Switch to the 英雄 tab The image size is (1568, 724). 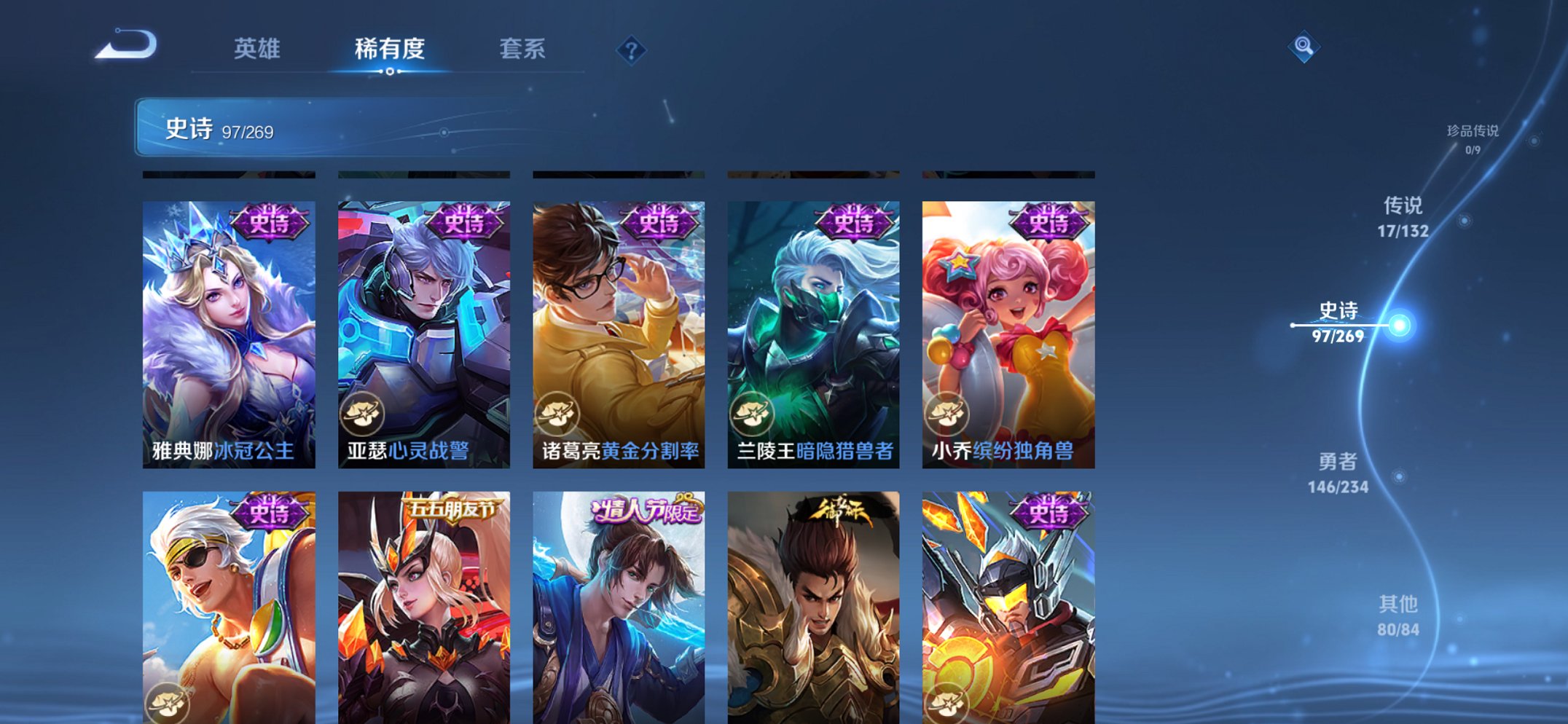(258, 50)
